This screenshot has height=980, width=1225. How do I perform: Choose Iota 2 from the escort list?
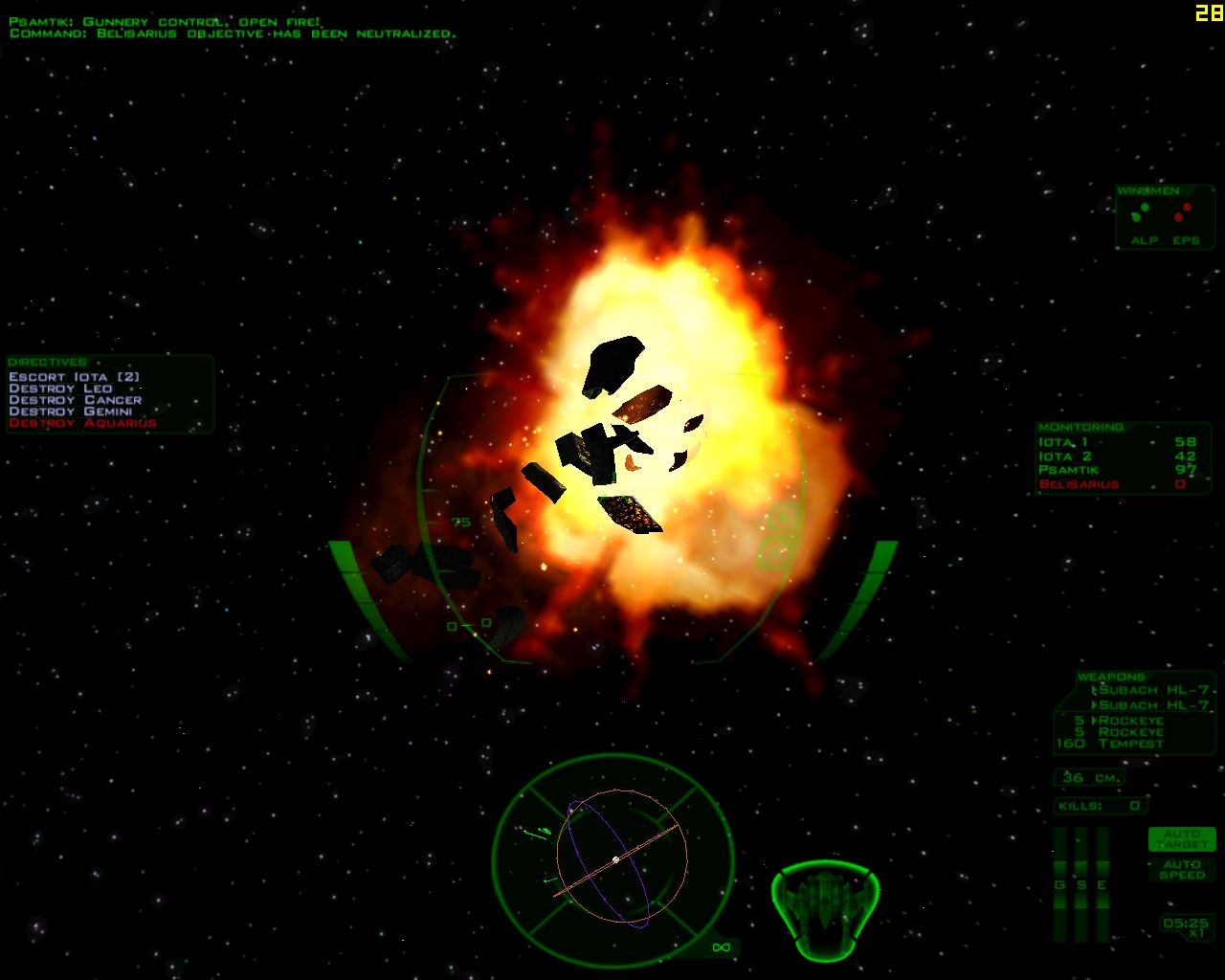[1065, 457]
